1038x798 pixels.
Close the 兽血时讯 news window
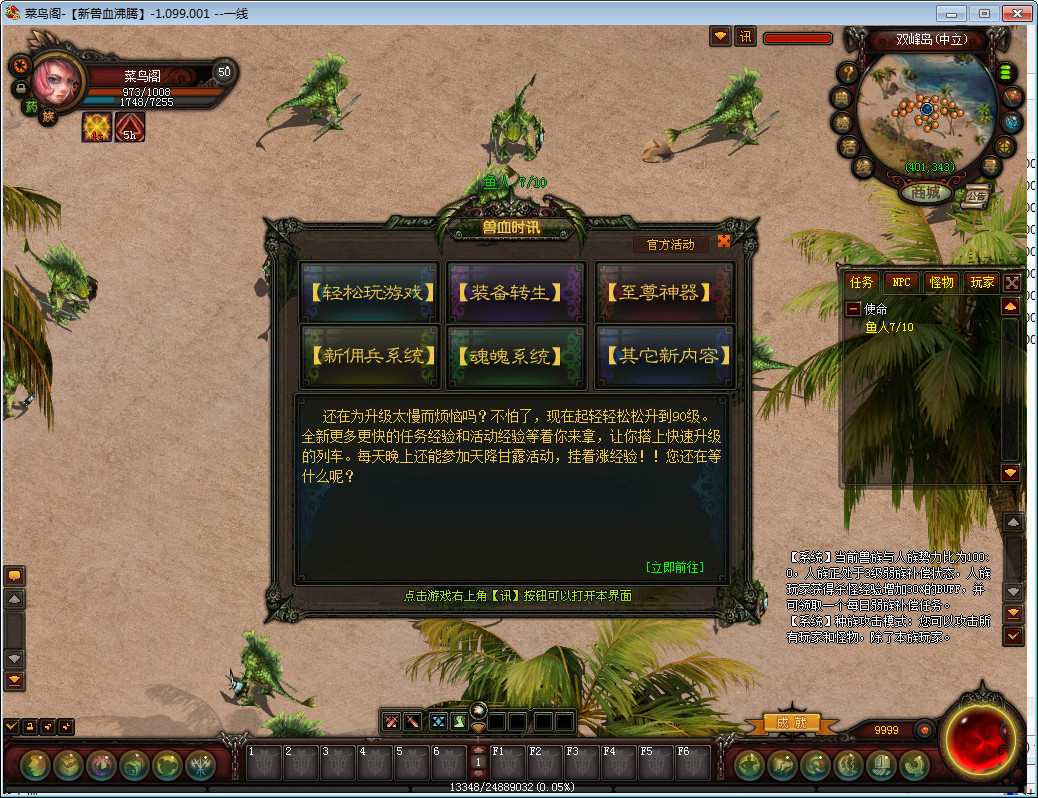[724, 241]
